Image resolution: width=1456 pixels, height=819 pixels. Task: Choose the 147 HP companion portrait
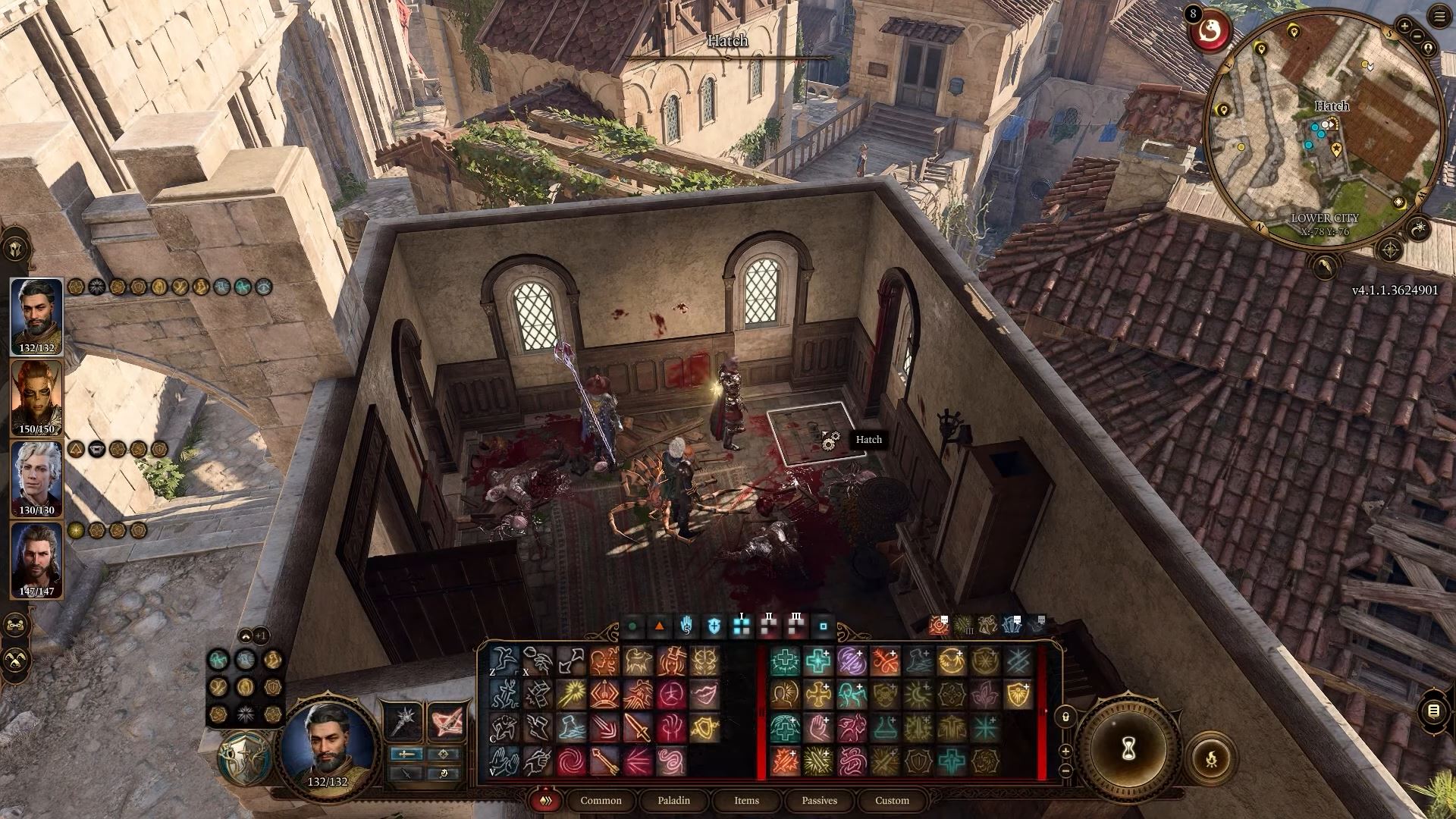coord(36,557)
